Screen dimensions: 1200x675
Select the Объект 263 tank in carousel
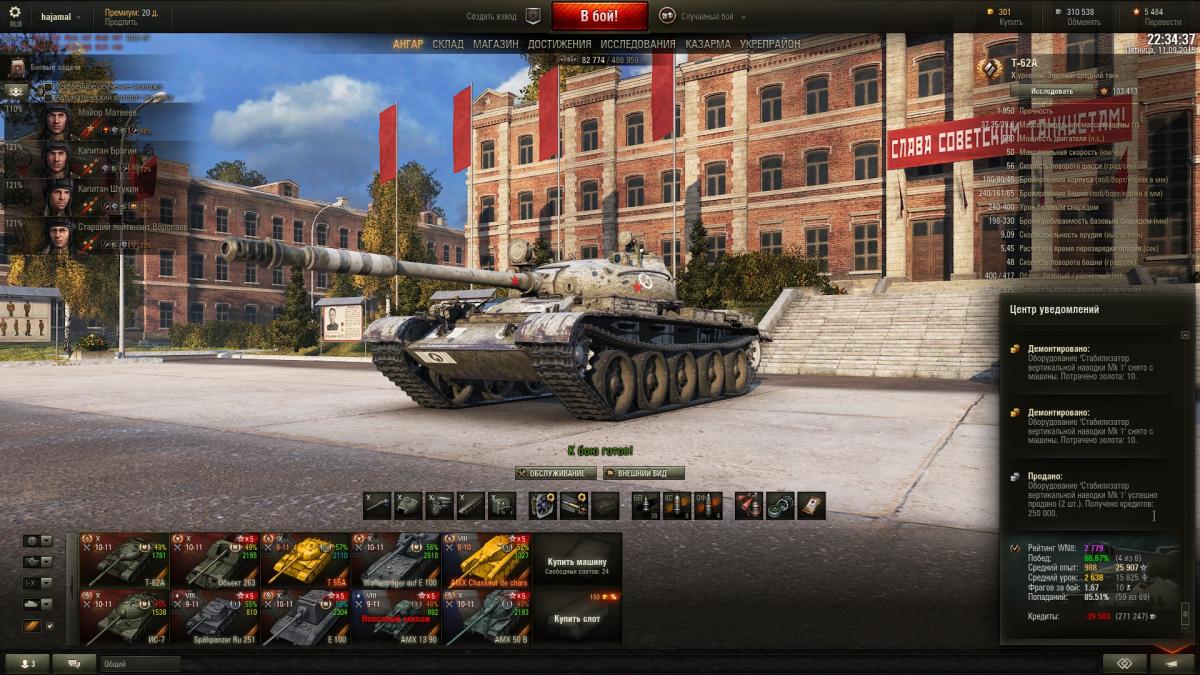tap(215, 560)
